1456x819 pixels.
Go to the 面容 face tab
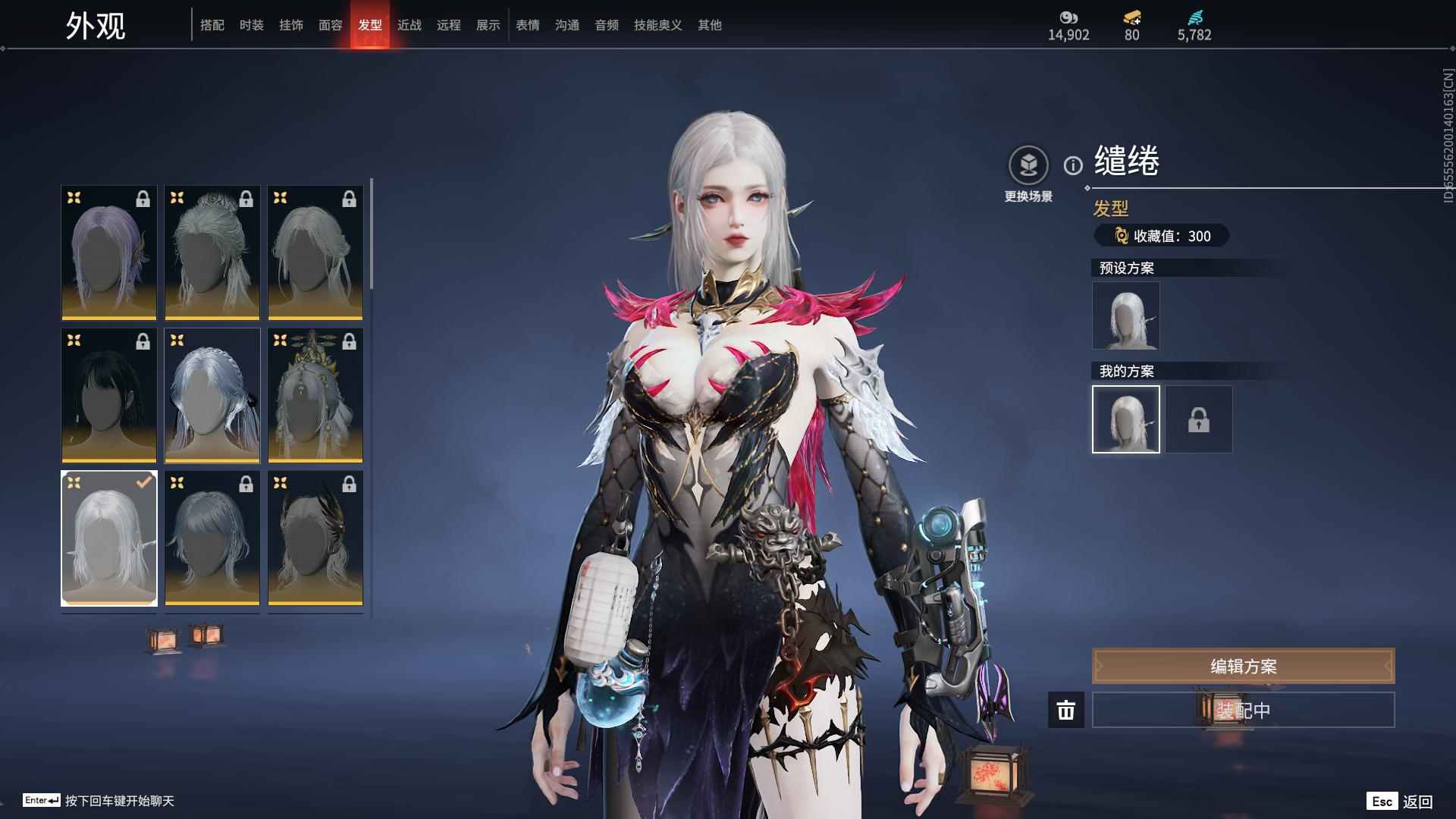331,25
